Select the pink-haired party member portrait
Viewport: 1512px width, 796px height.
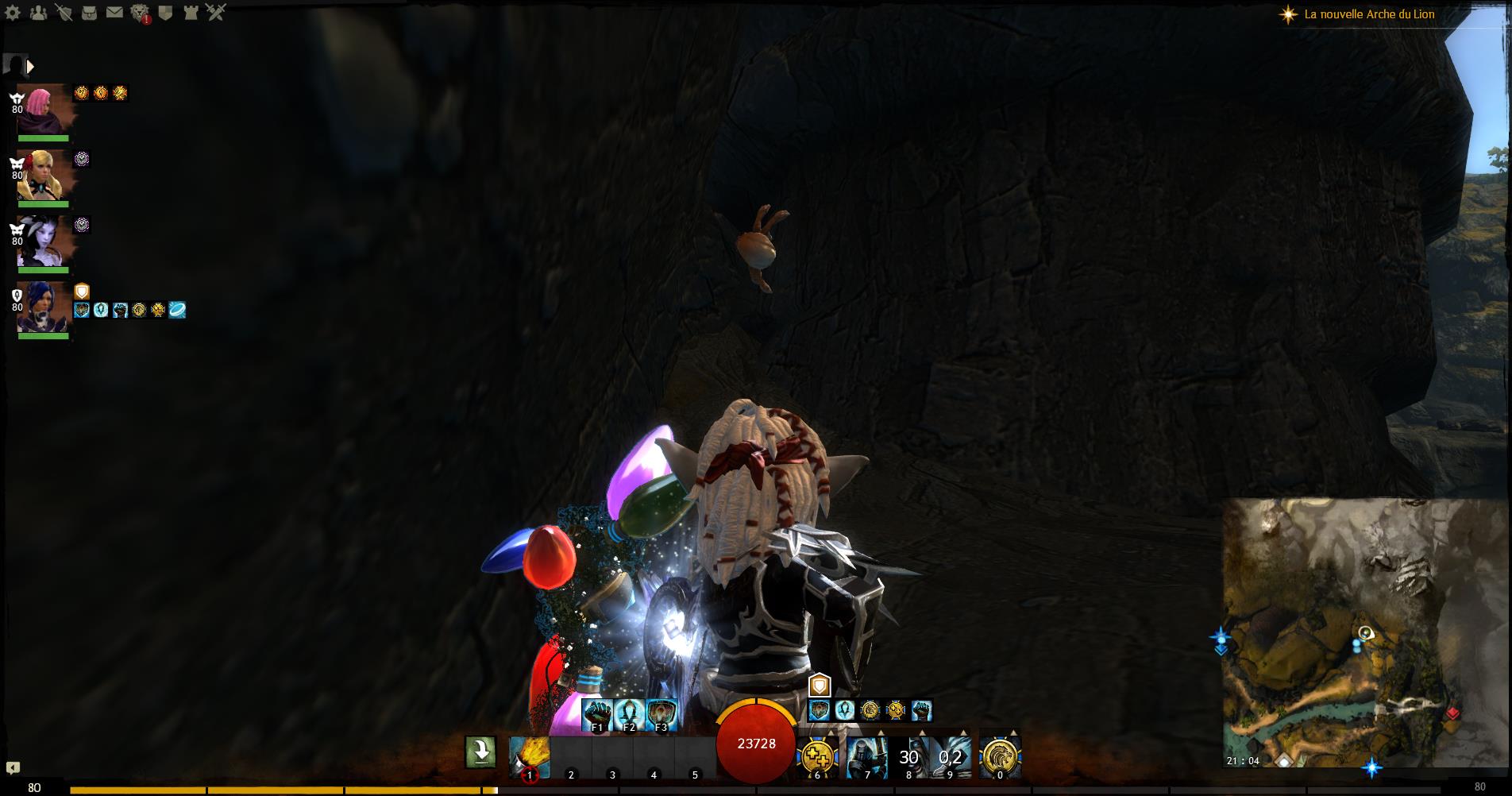(x=44, y=109)
